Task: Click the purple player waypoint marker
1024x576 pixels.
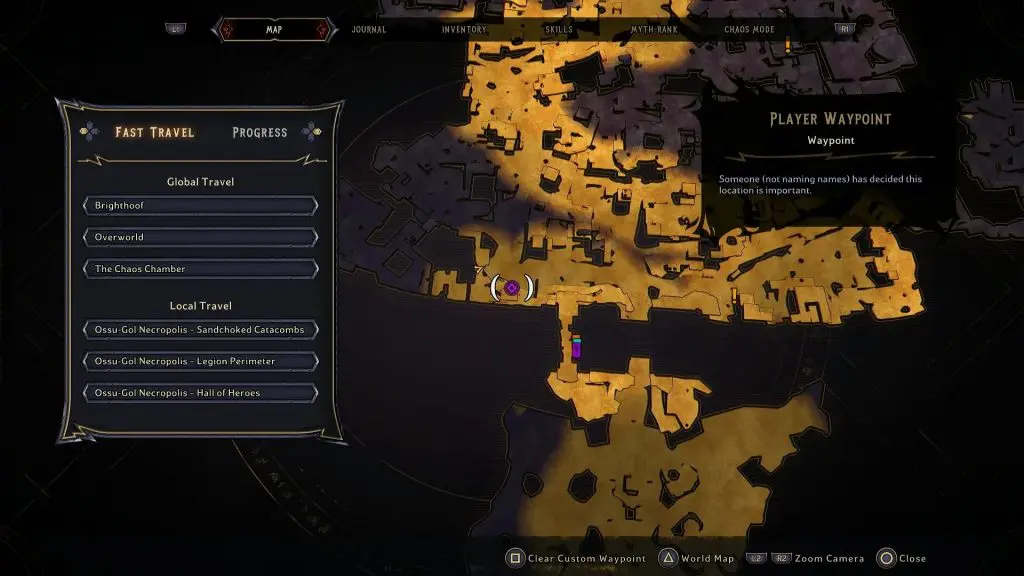Action: (x=512, y=288)
